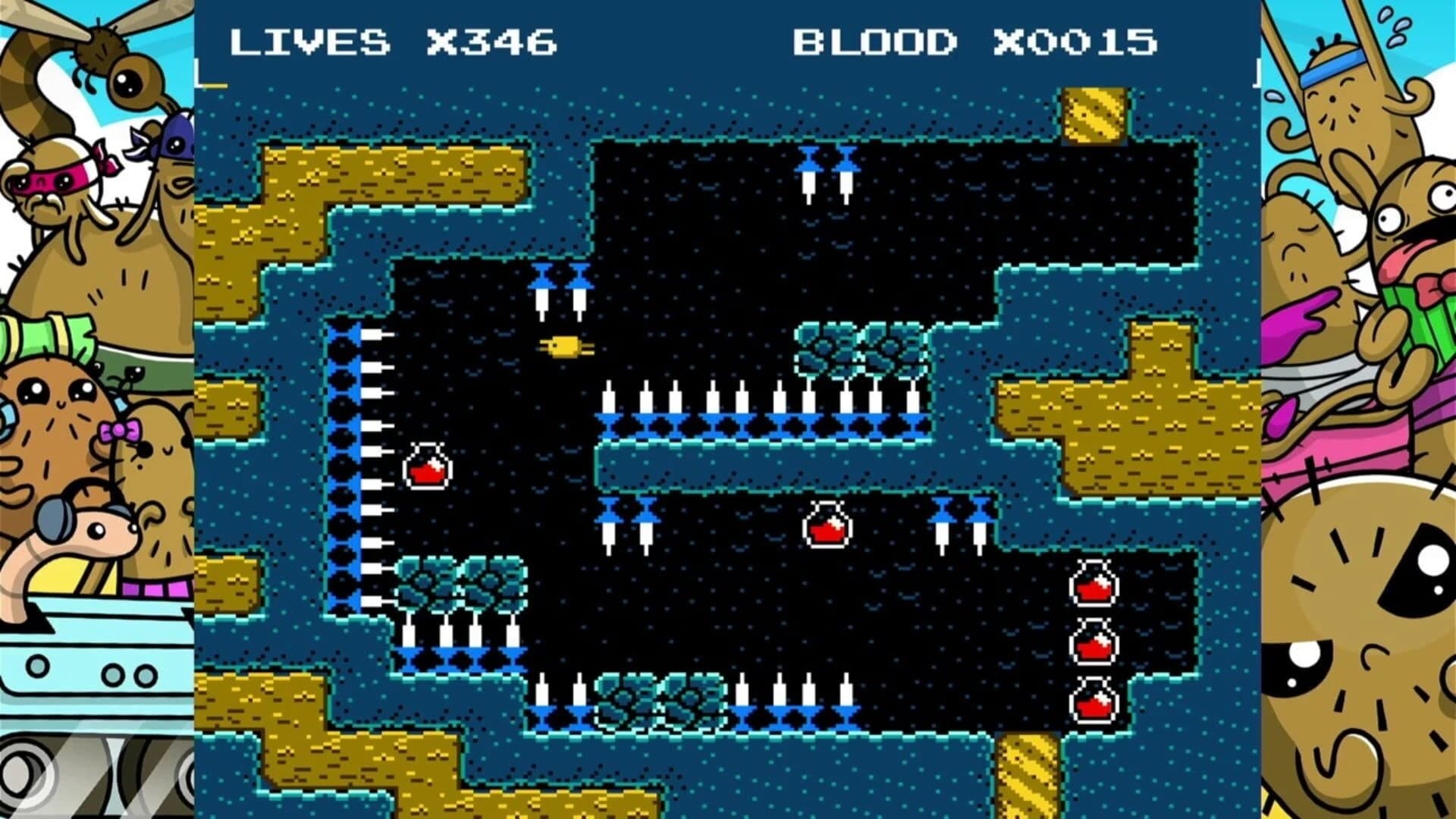Select the blood vial near the left spikes
Screen dimensions: 1456x819
coord(428,464)
